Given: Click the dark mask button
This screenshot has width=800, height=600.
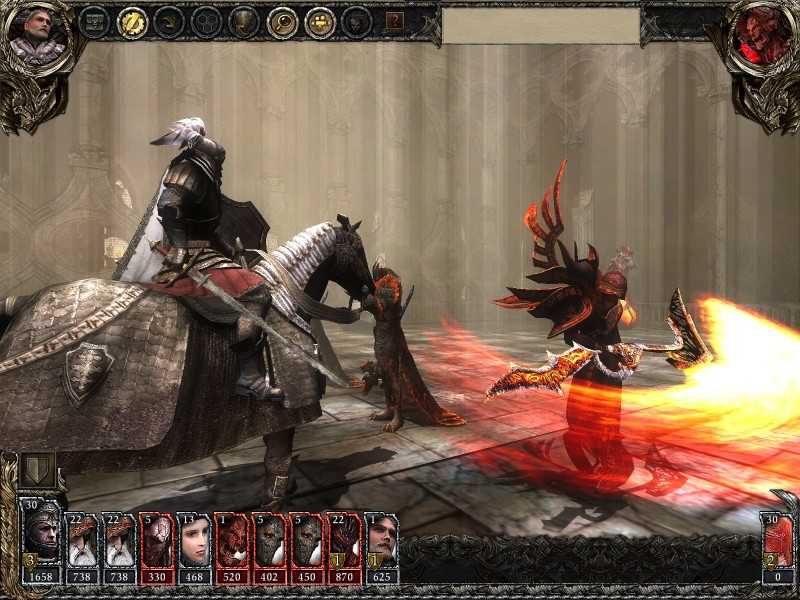Looking at the screenshot, I should coord(356,22).
